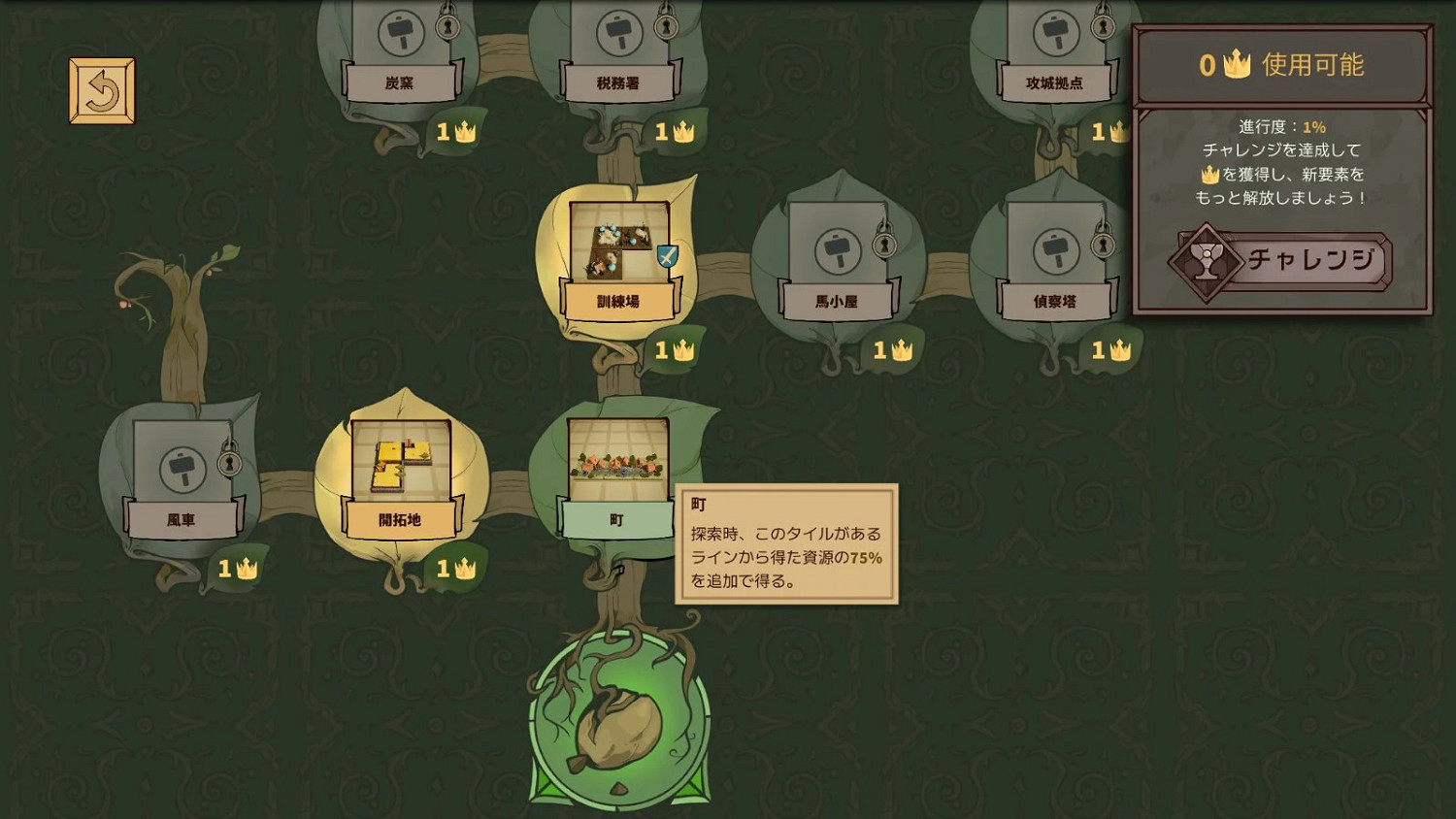The height and width of the screenshot is (819, 1456).
Task: Click the padlock icon on the 馬小屋 node
Action: pos(884,246)
